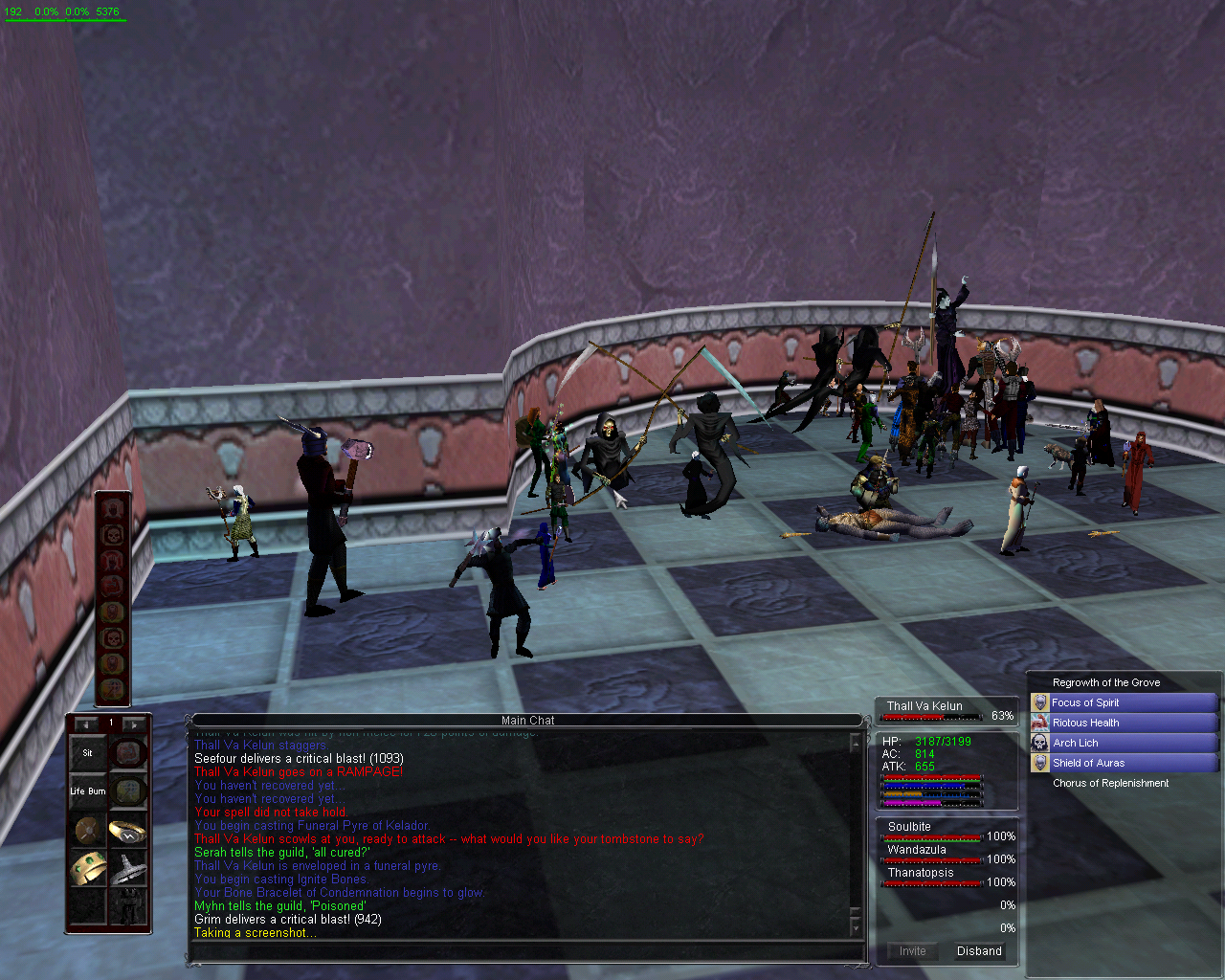The image size is (1225, 980).
Task: Click the chat window scroll-down arrow
Action: 855,930
